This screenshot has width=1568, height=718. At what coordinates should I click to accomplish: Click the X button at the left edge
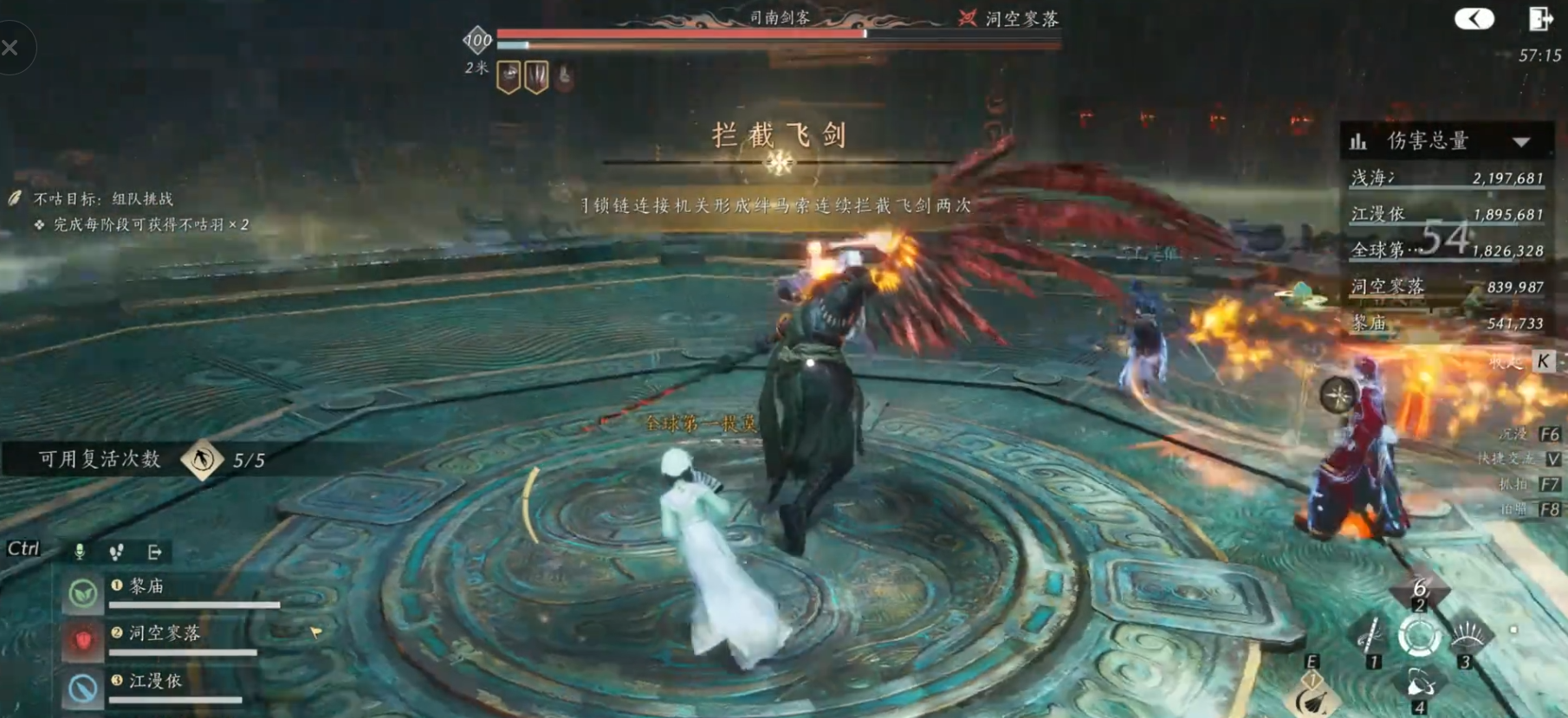[10, 48]
